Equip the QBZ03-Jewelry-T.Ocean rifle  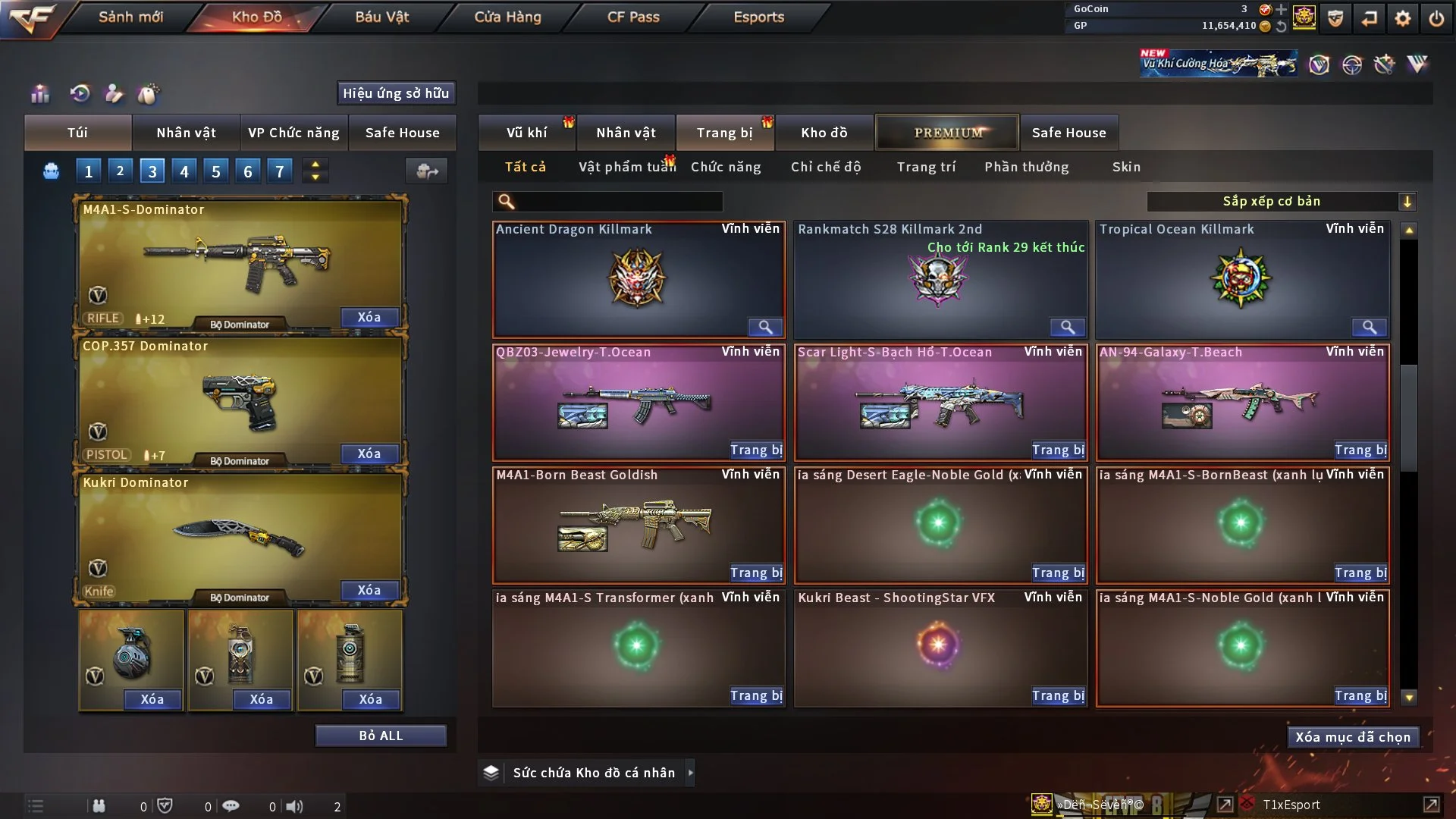pos(756,450)
